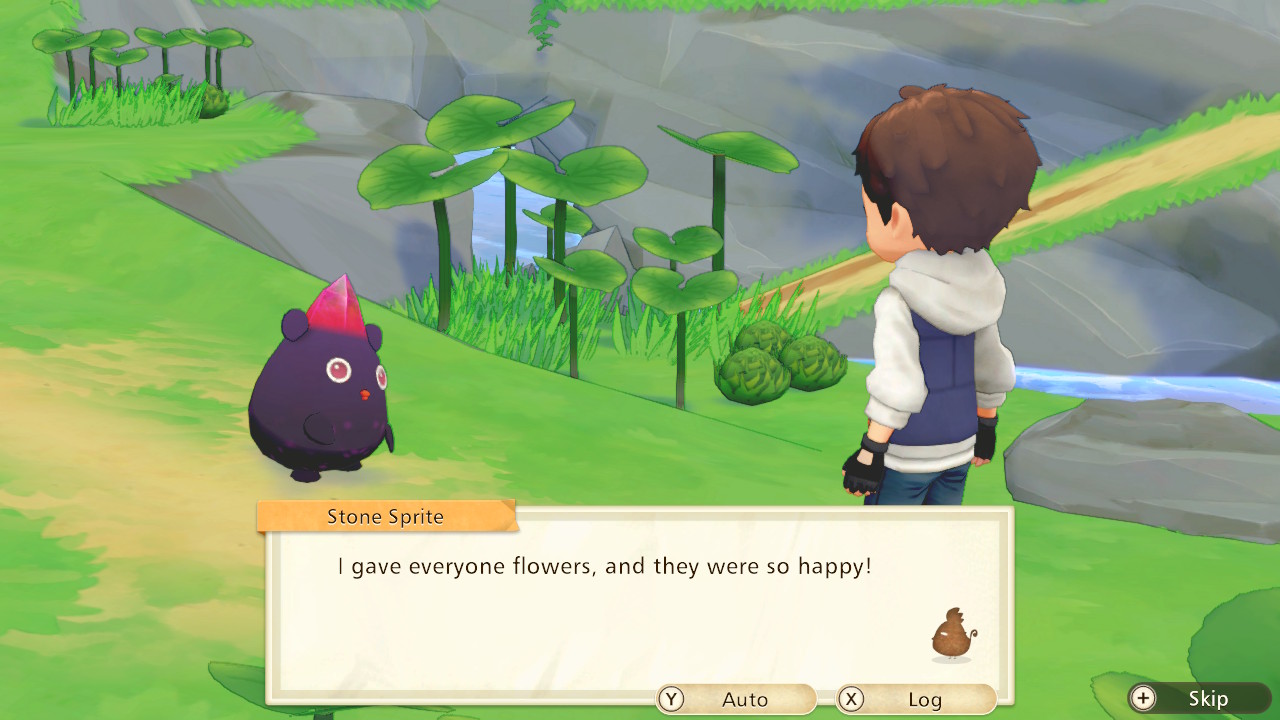Select the Stone Sprite with pink crystal
Image resolution: width=1280 pixels, height=720 pixels.
click(x=320, y=390)
